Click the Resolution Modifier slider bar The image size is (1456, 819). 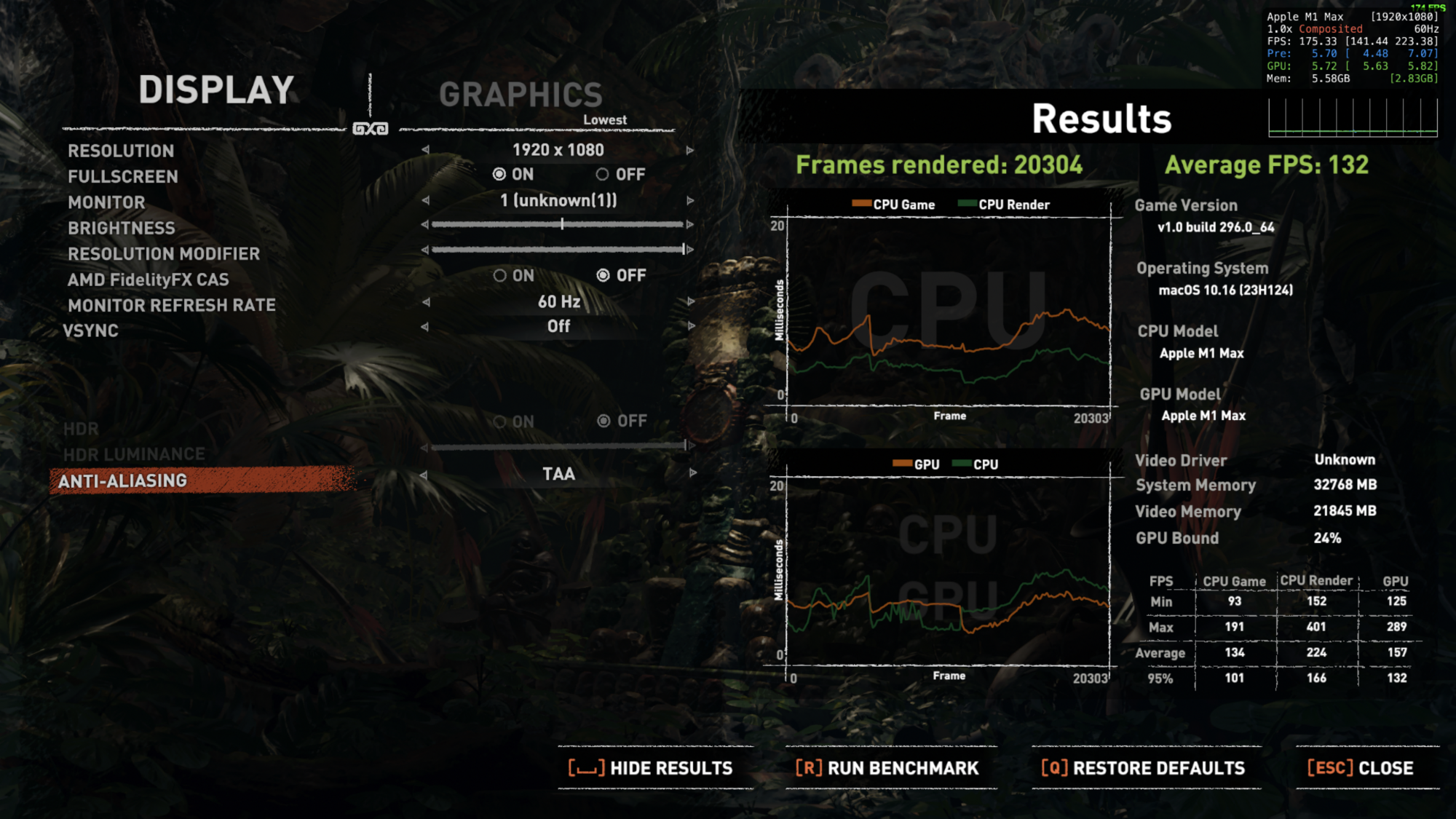558,250
